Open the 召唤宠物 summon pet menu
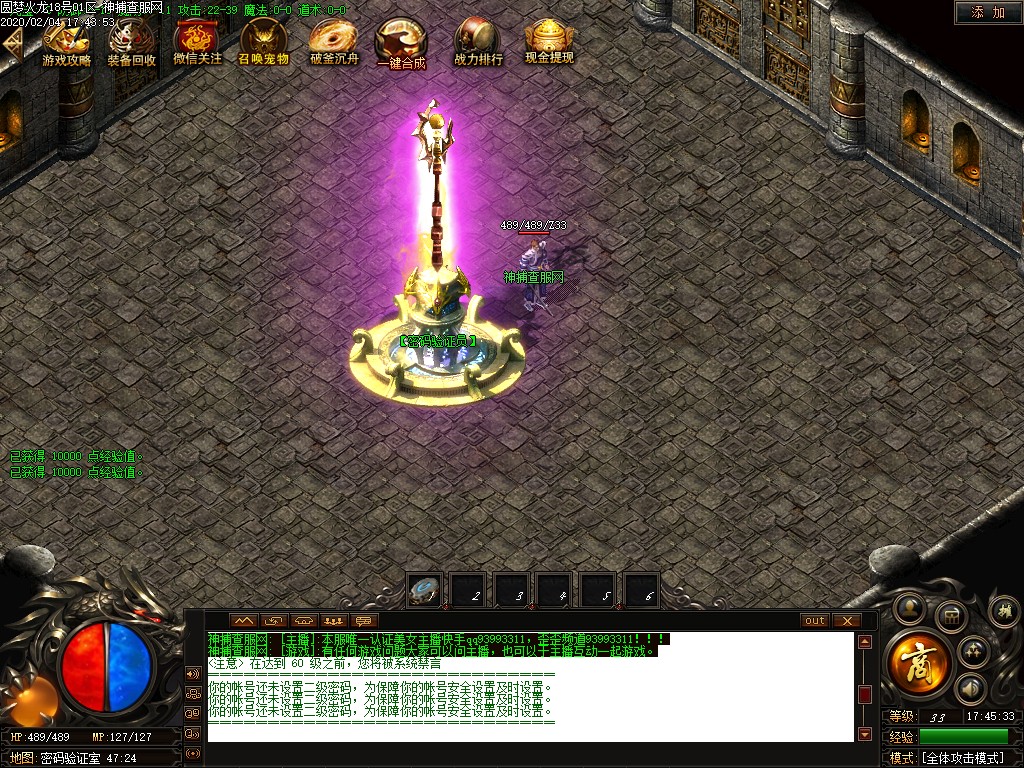Image resolution: width=1024 pixels, height=768 pixels. click(x=263, y=43)
